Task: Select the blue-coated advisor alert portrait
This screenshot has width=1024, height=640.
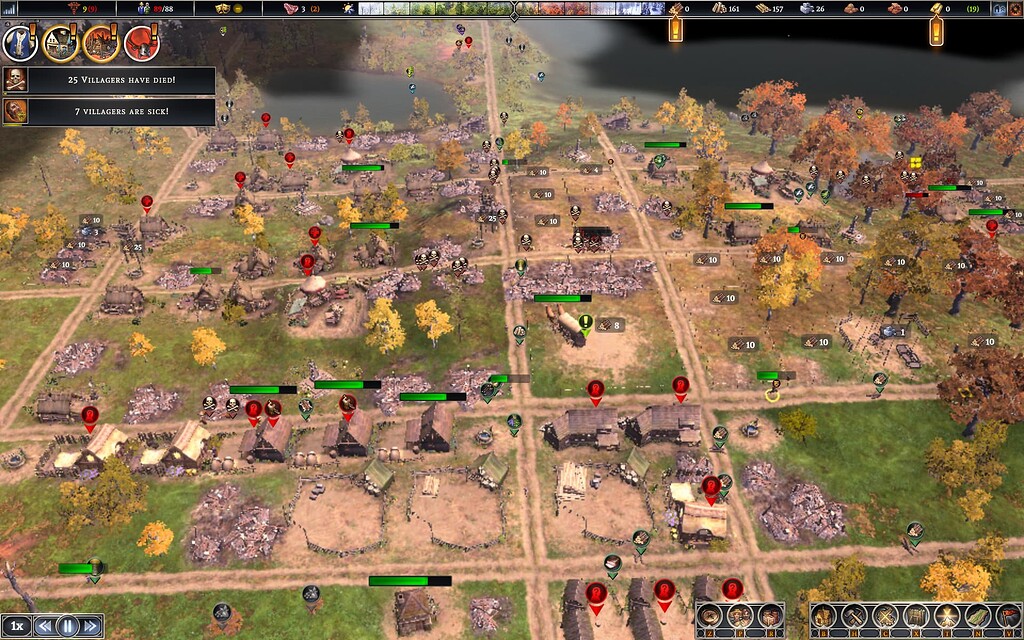Action: coord(20,43)
